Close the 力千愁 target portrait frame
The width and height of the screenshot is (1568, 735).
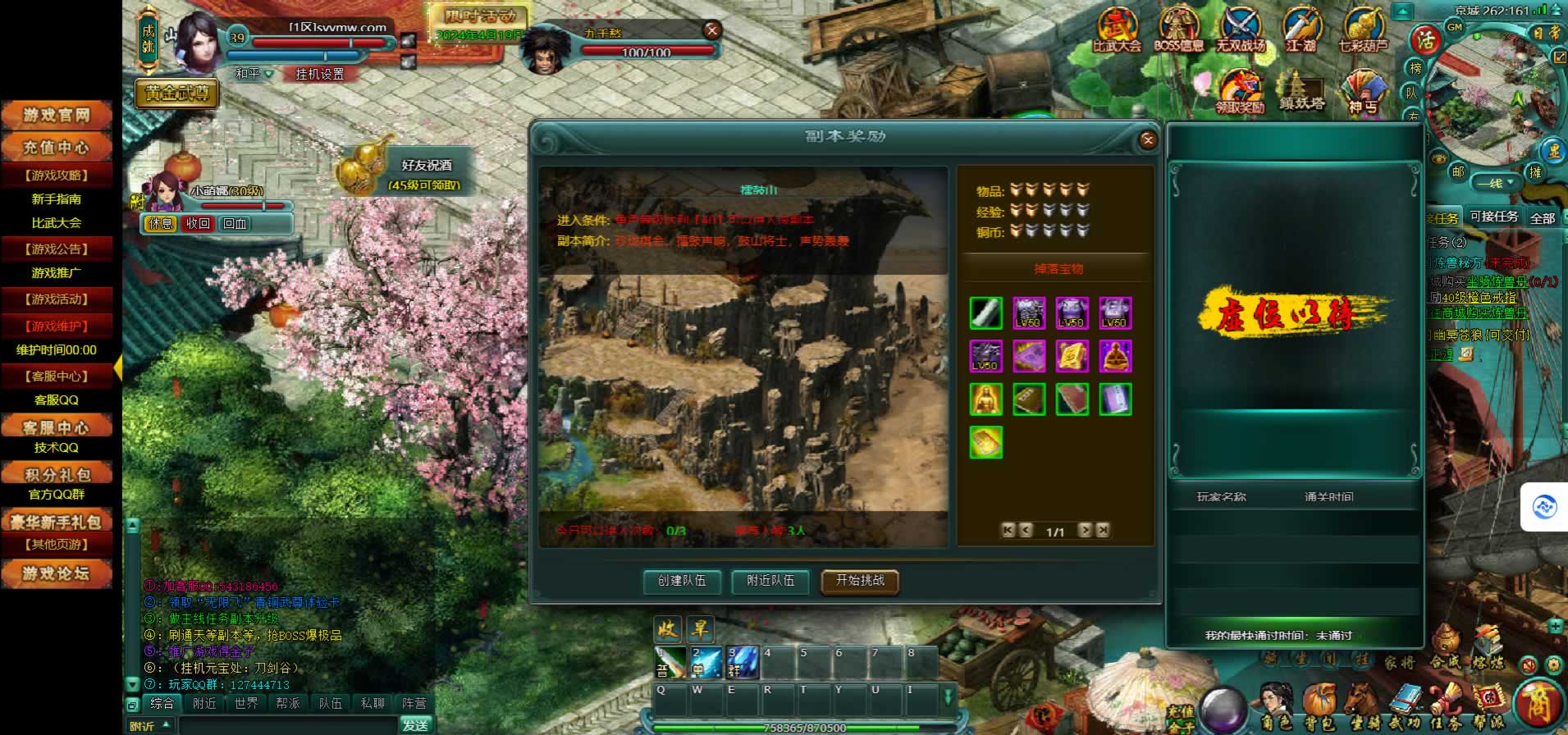point(711,30)
